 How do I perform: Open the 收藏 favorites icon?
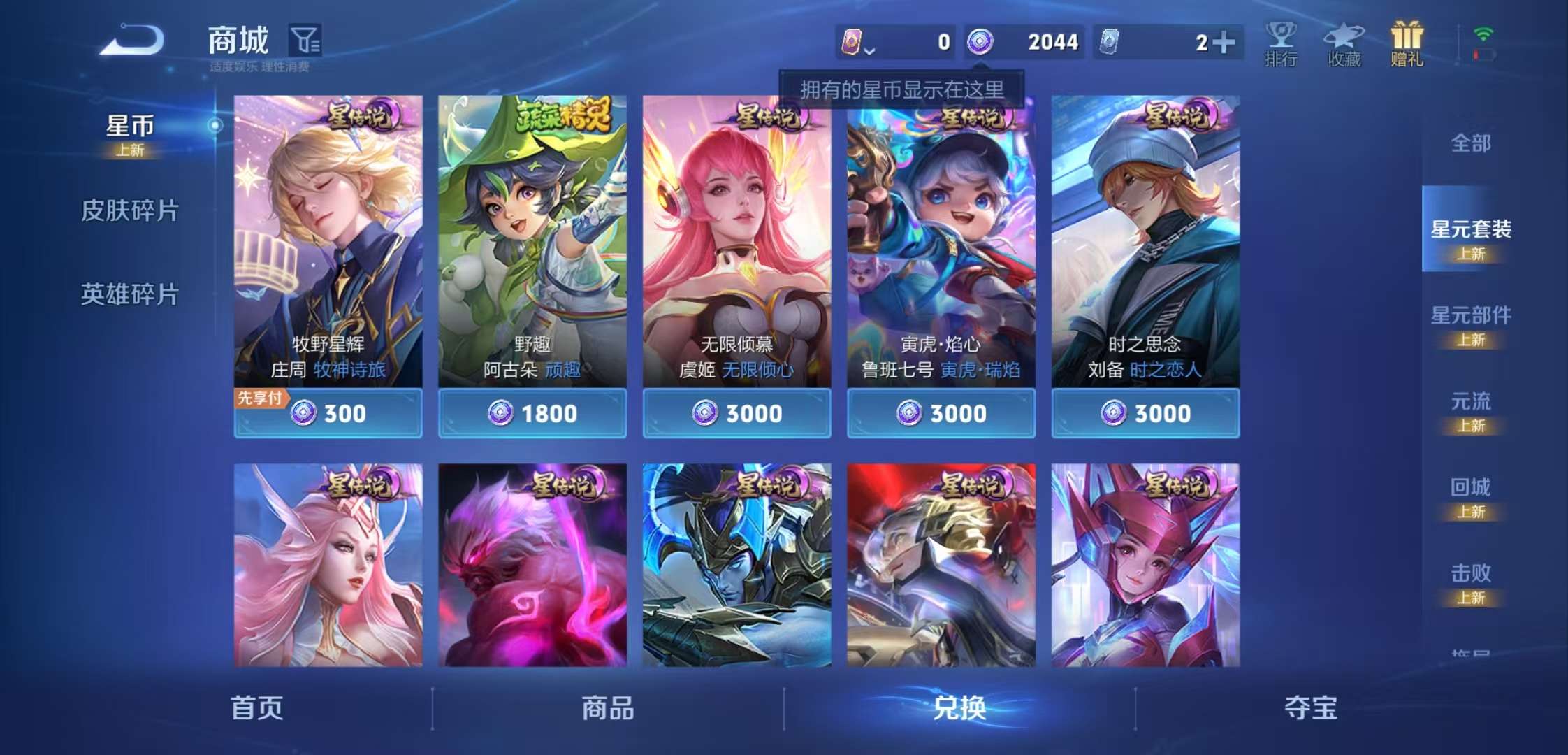(x=1344, y=42)
